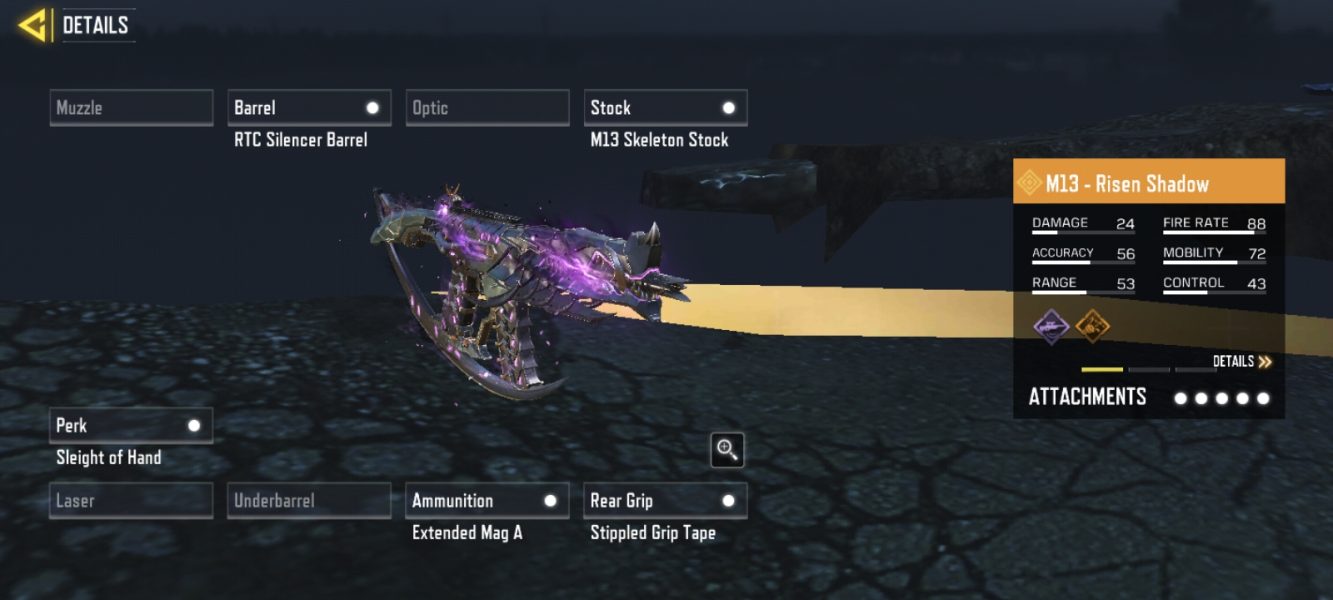The width and height of the screenshot is (1333, 600).
Task: Choose the Stock attachment slot
Action: (x=665, y=108)
